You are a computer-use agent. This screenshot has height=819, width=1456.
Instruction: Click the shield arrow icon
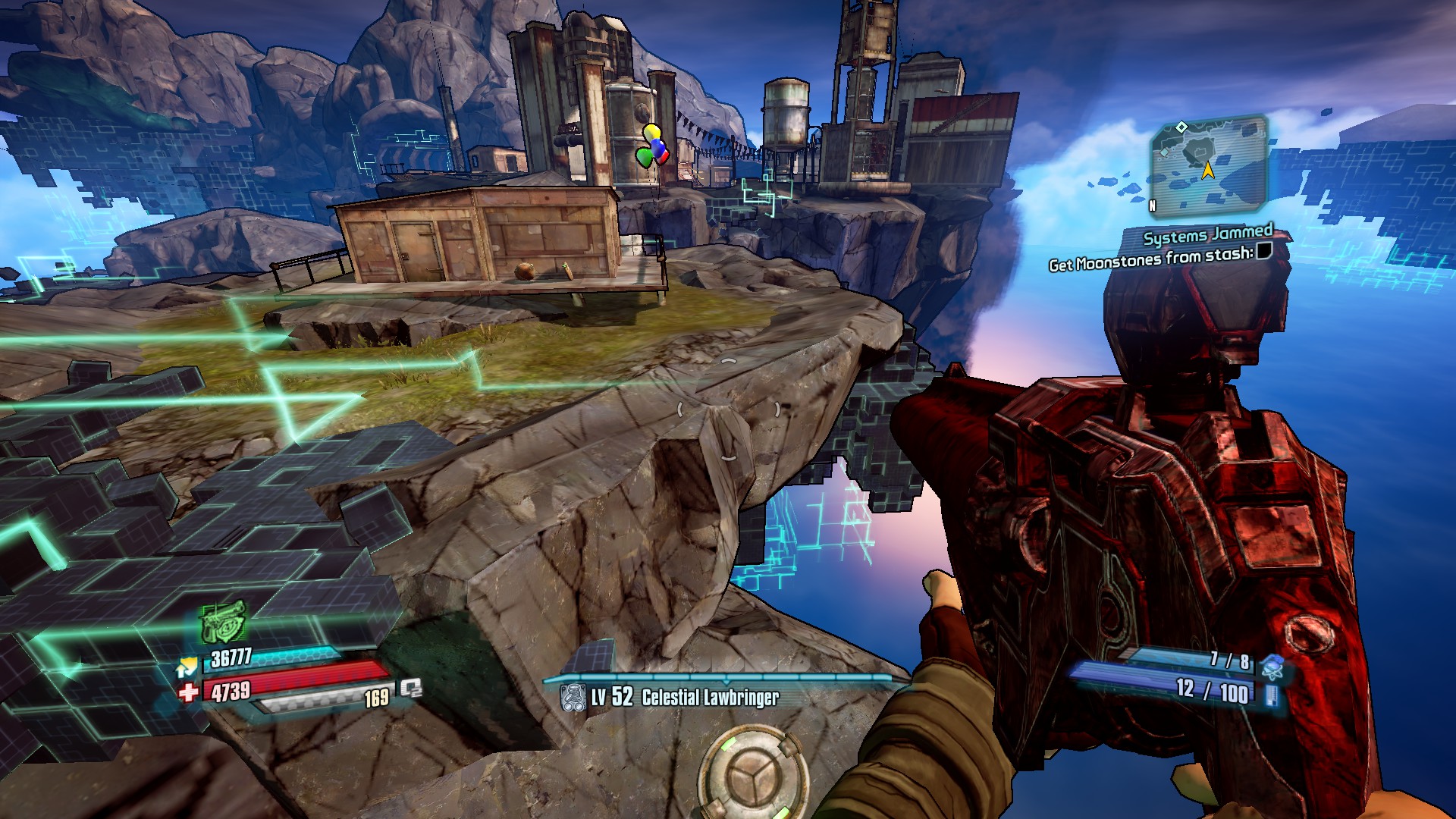[187, 667]
